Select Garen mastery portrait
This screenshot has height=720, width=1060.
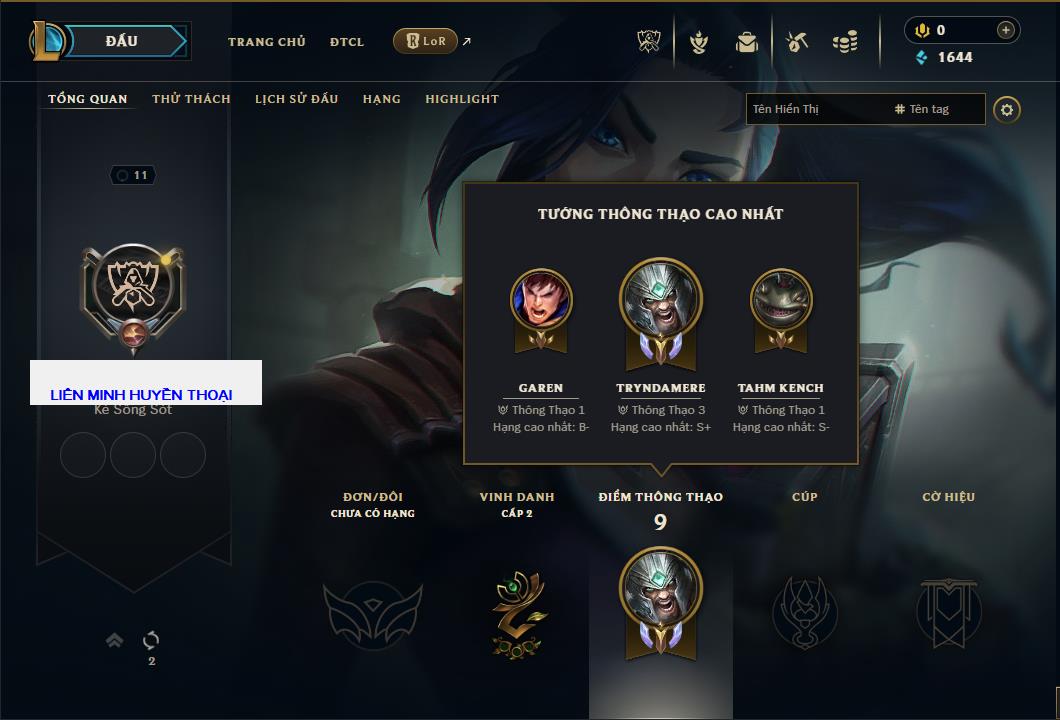(541, 300)
